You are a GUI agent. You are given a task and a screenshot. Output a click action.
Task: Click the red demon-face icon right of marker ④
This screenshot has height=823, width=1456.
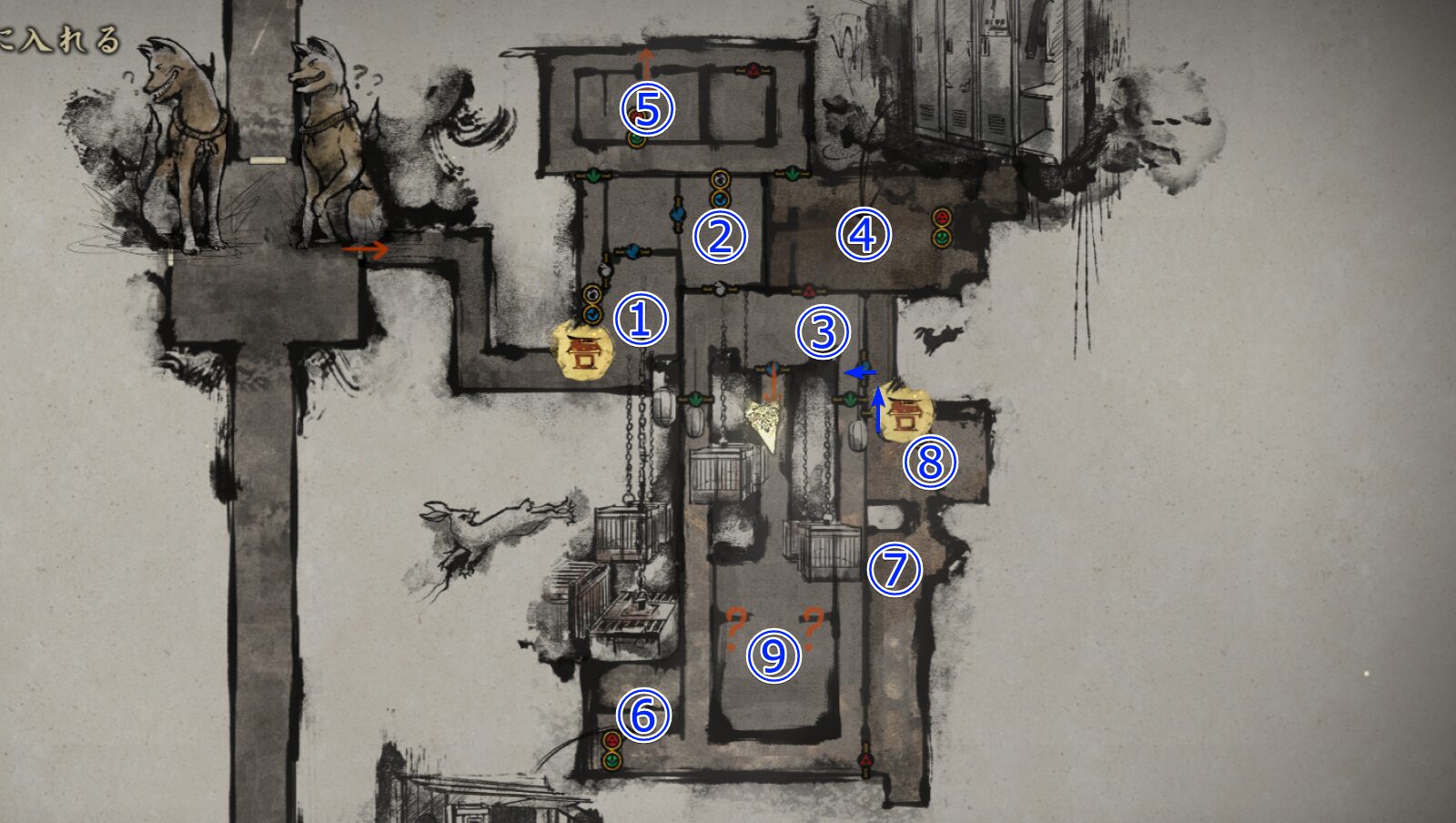click(x=943, y=218)
